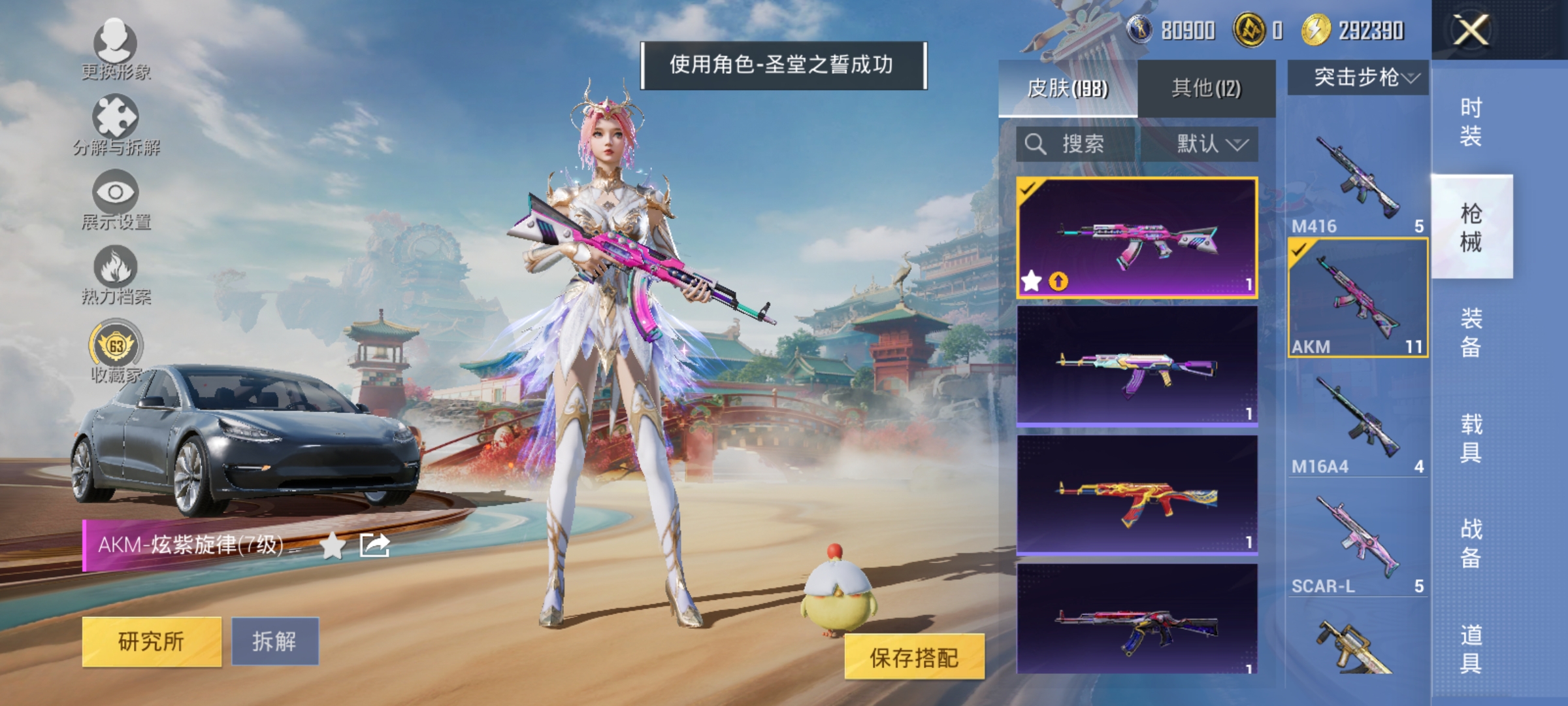This screenshot has width=1568, height=706.
Task: Open the 突击步枪 weapon category dropdown
Action: [x=1359, y=77]
